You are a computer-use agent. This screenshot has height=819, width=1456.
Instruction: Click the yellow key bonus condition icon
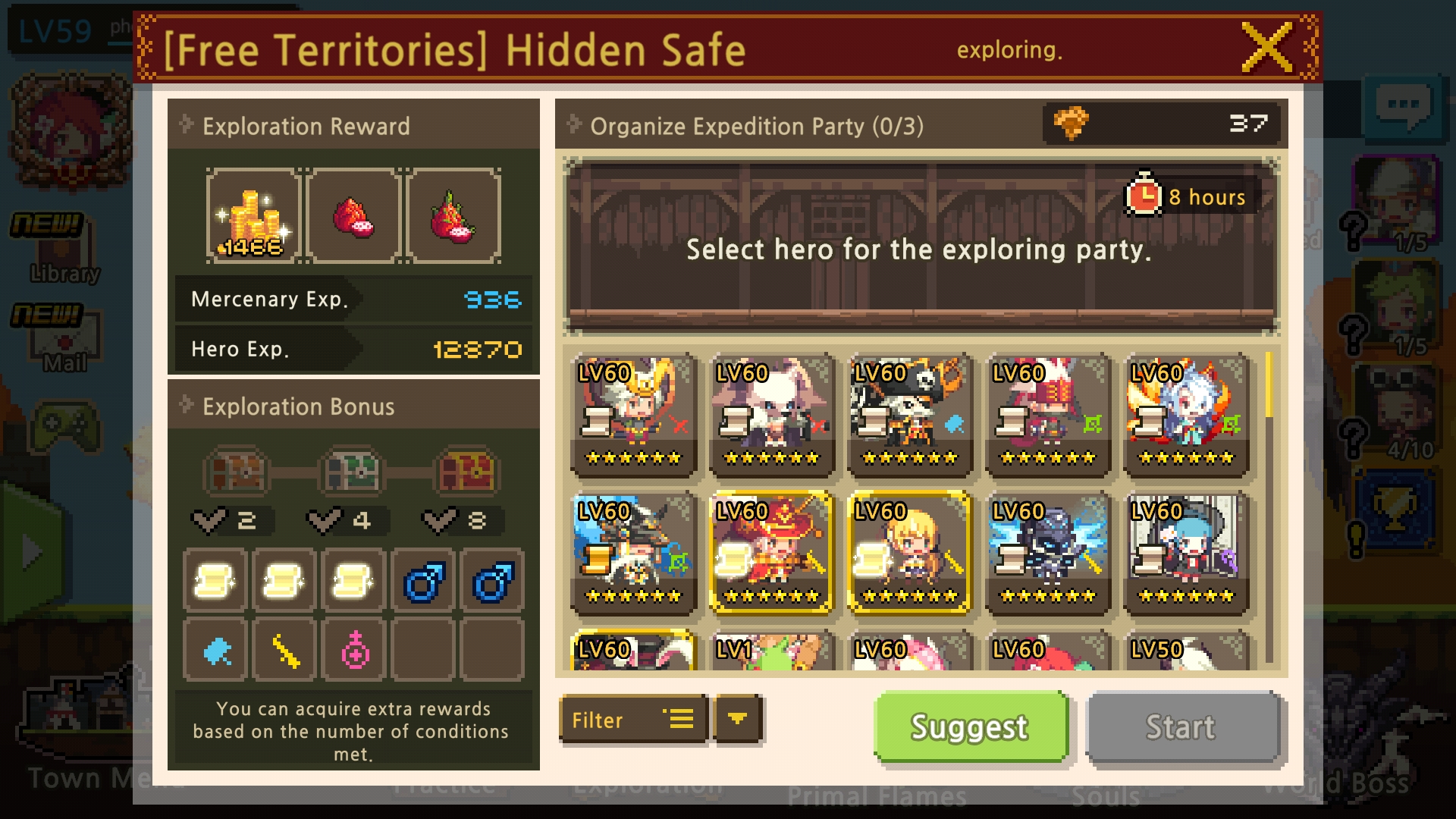[x=284, y=651]
